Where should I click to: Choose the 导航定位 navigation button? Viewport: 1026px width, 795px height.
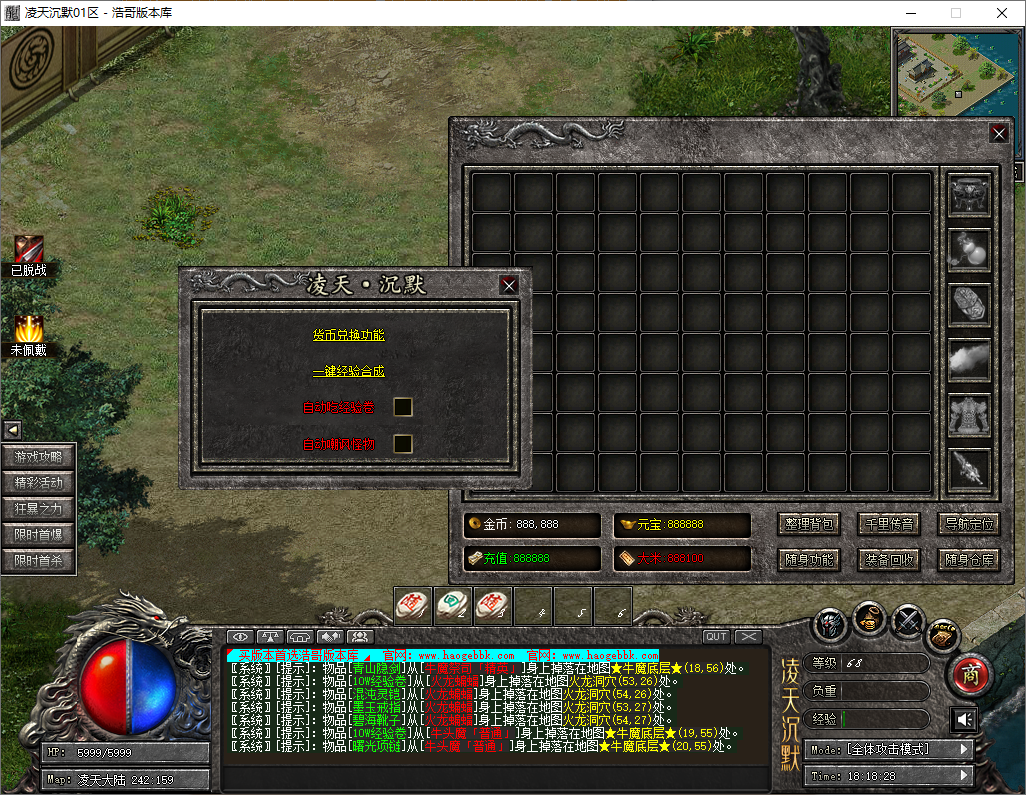[x=969, y=523]
